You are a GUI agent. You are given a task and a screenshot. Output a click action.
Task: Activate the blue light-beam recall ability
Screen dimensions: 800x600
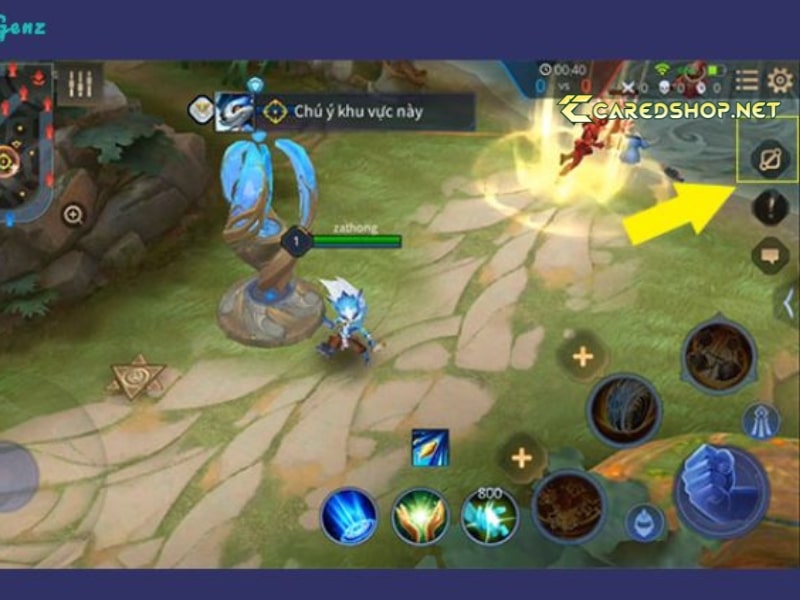(x=349, y=517)
